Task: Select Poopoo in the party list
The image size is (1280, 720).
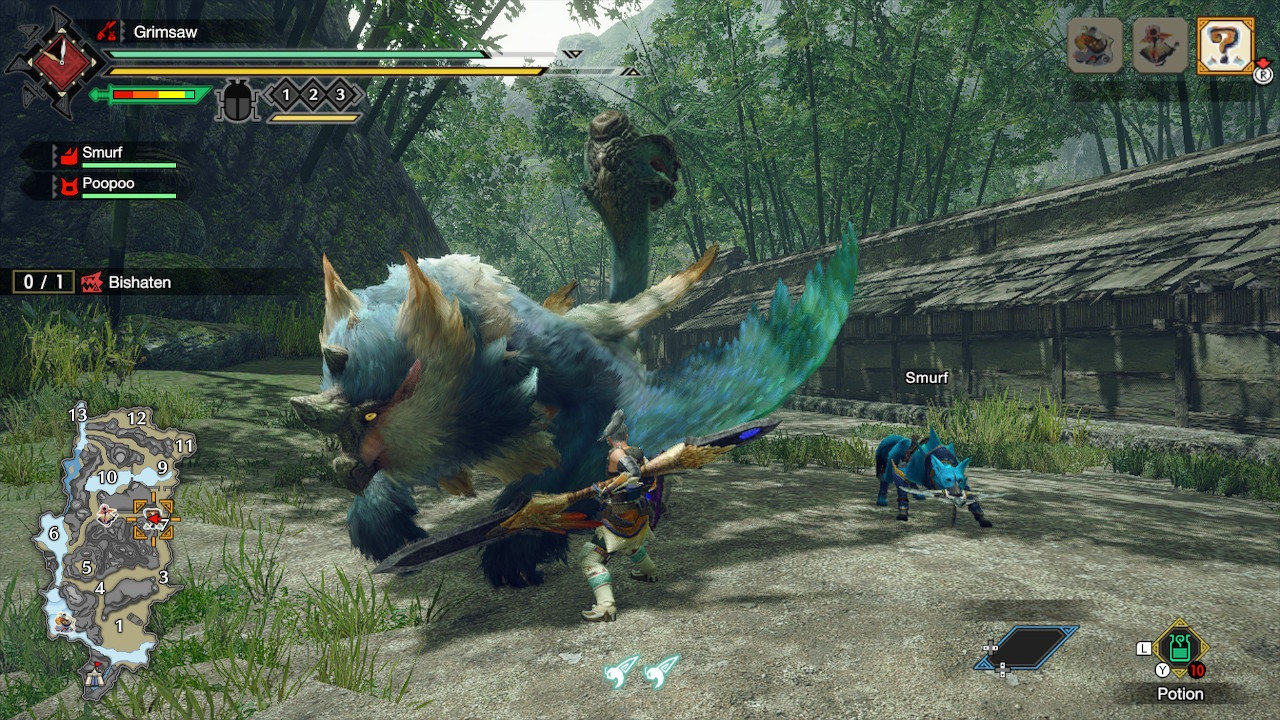Action: (x=110, y=186)
